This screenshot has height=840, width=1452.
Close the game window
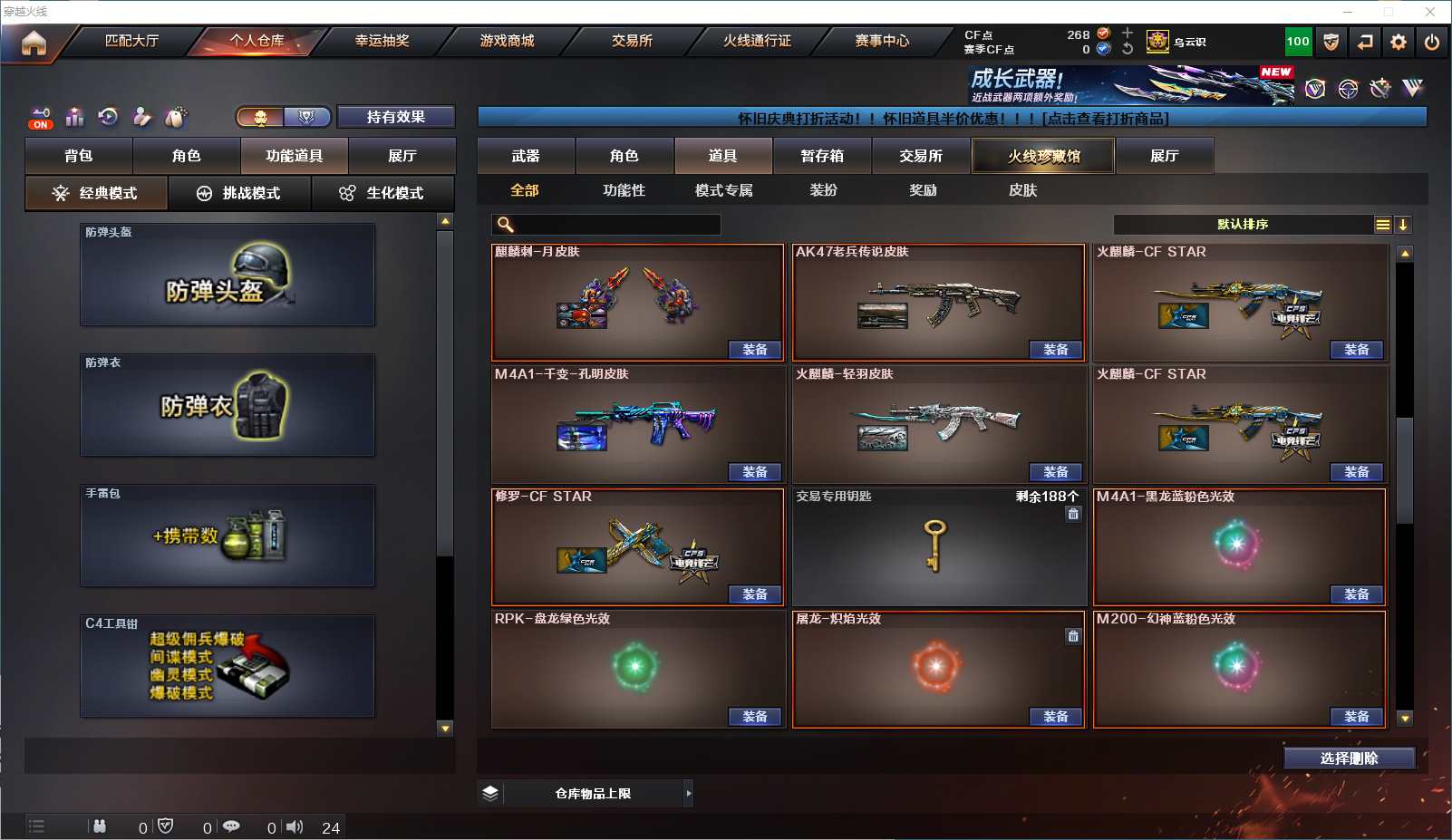click(x=1429, y=12)
